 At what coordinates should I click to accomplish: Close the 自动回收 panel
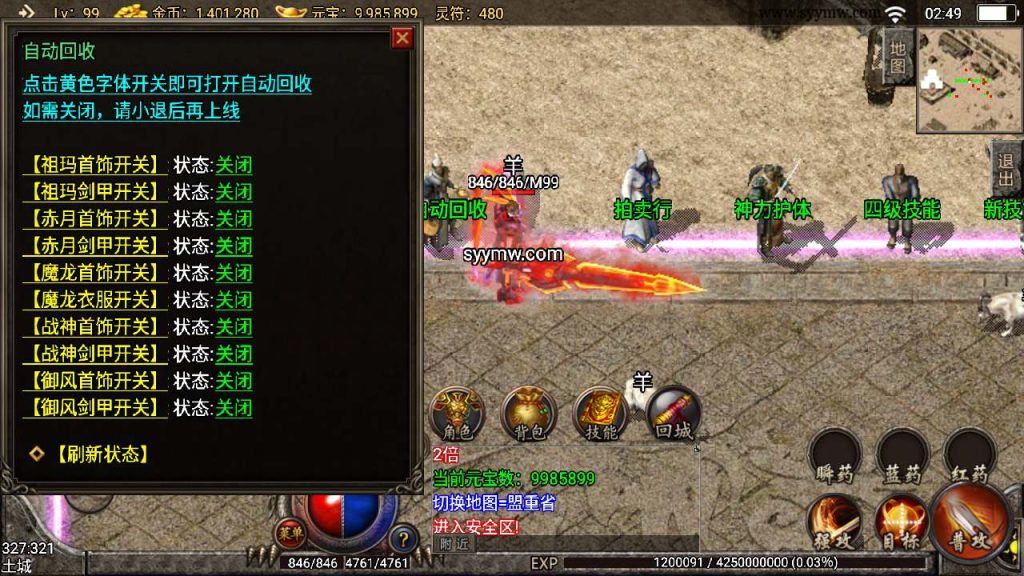[x=402, y=38]
